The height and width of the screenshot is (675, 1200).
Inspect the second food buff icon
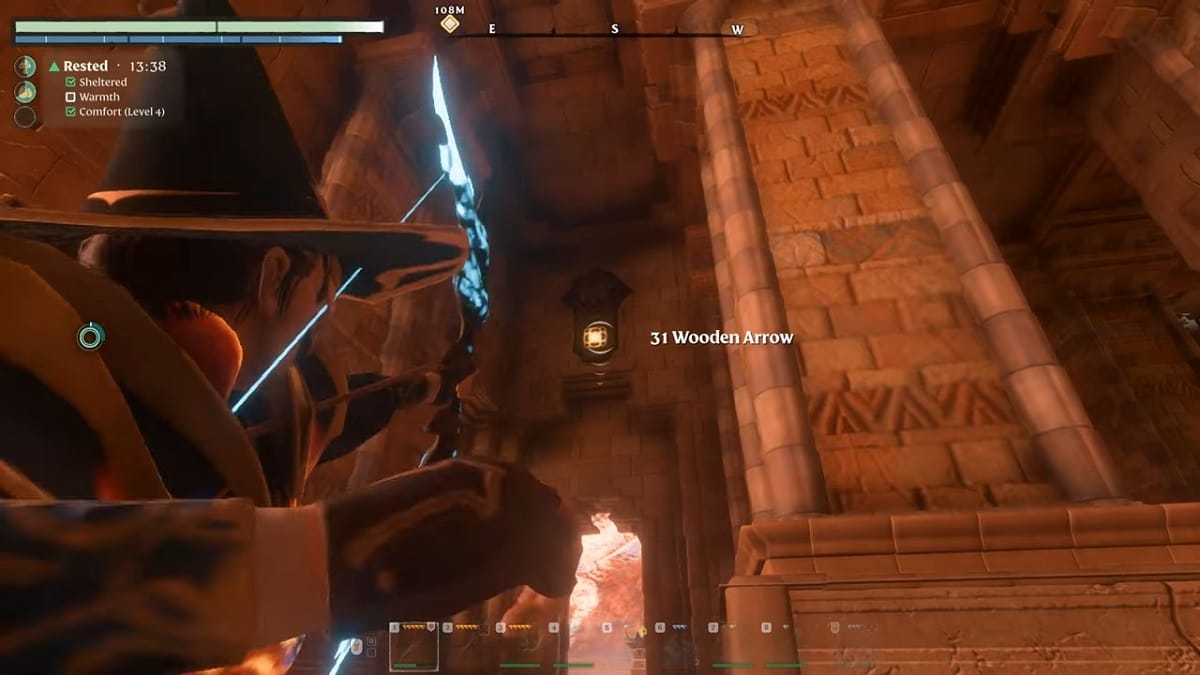pyautogui.click(x=25, y=92)
